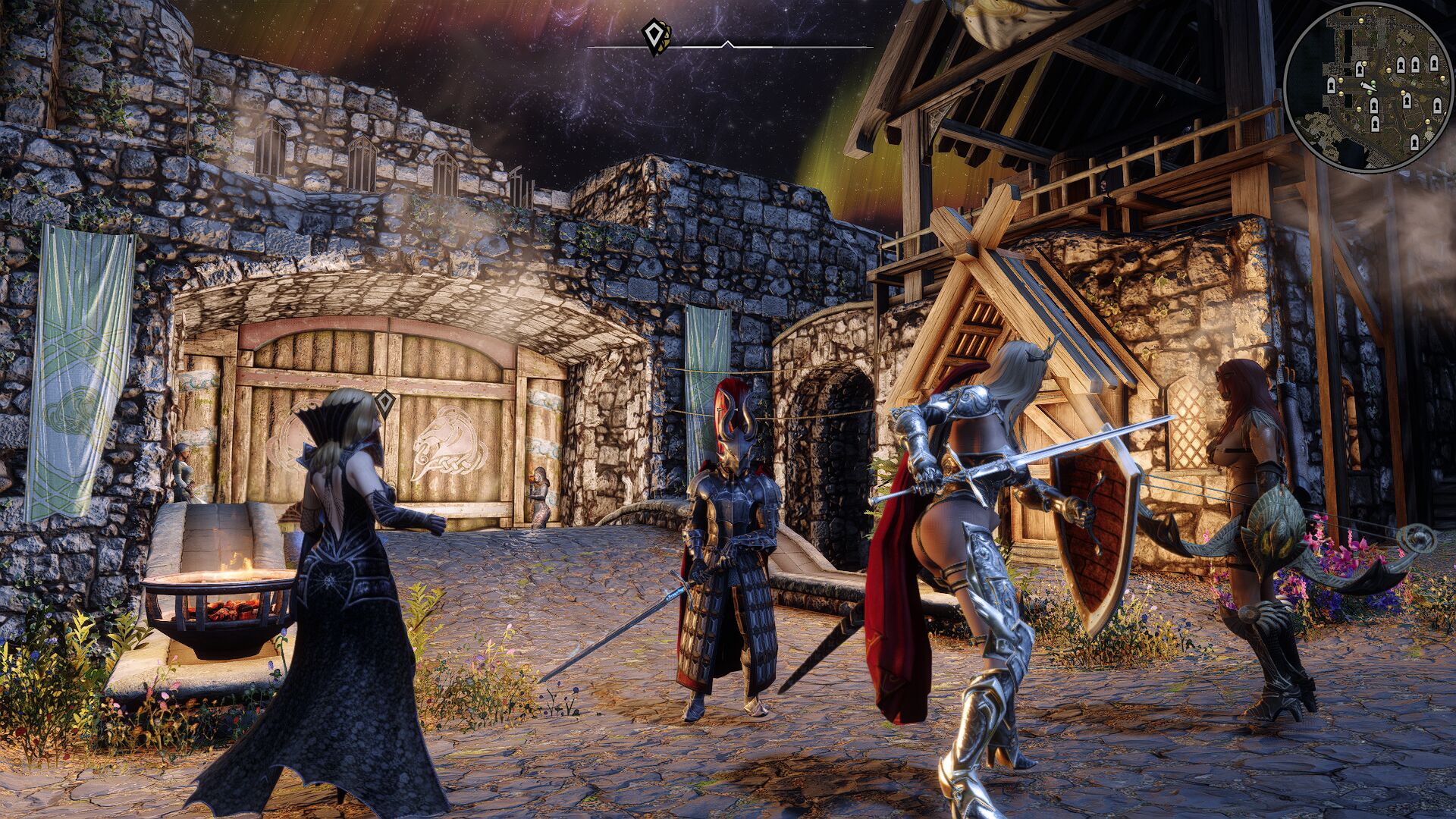Select the quest marker on the compass
The height and width of the screenshot is (819, 1456).
click(x=654, y=36)
